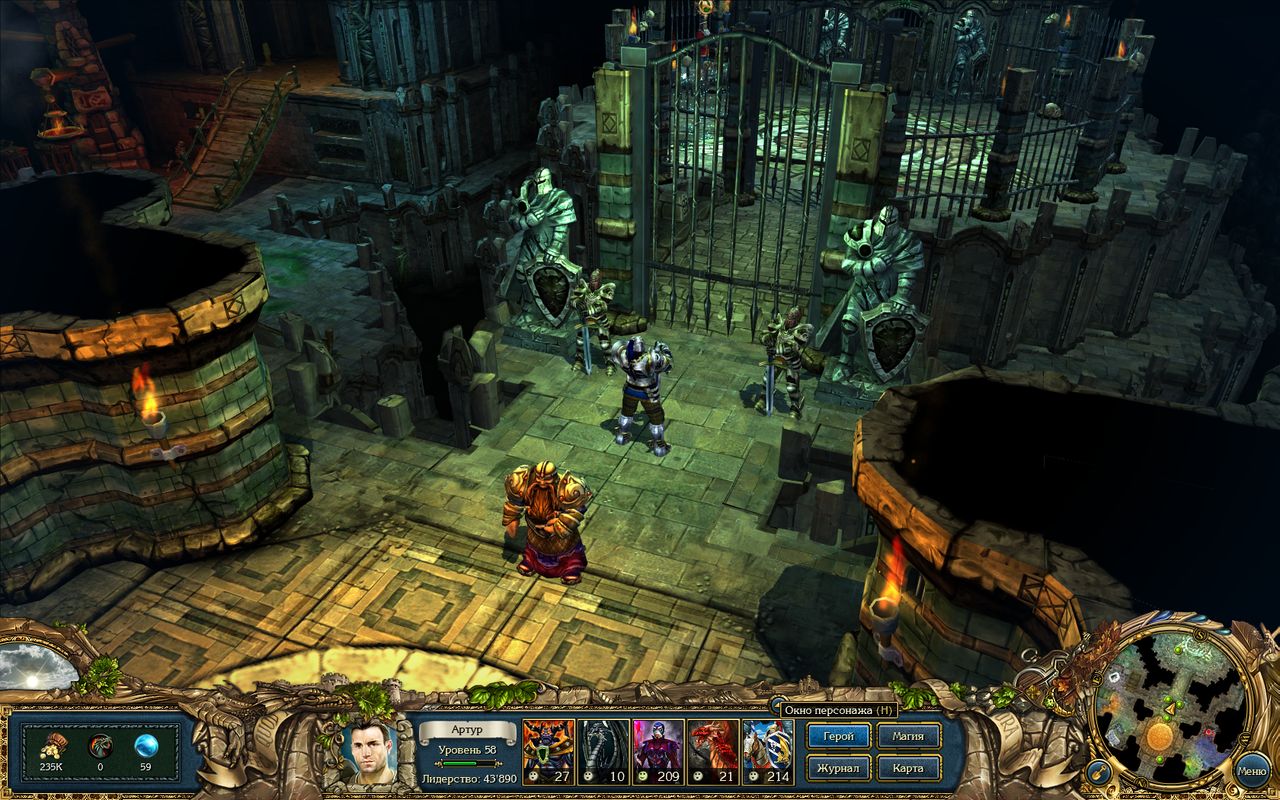Click the blue crystal resource icon showing 59
The width and height of the screenshot is (1280, 800).
(144, 745)
